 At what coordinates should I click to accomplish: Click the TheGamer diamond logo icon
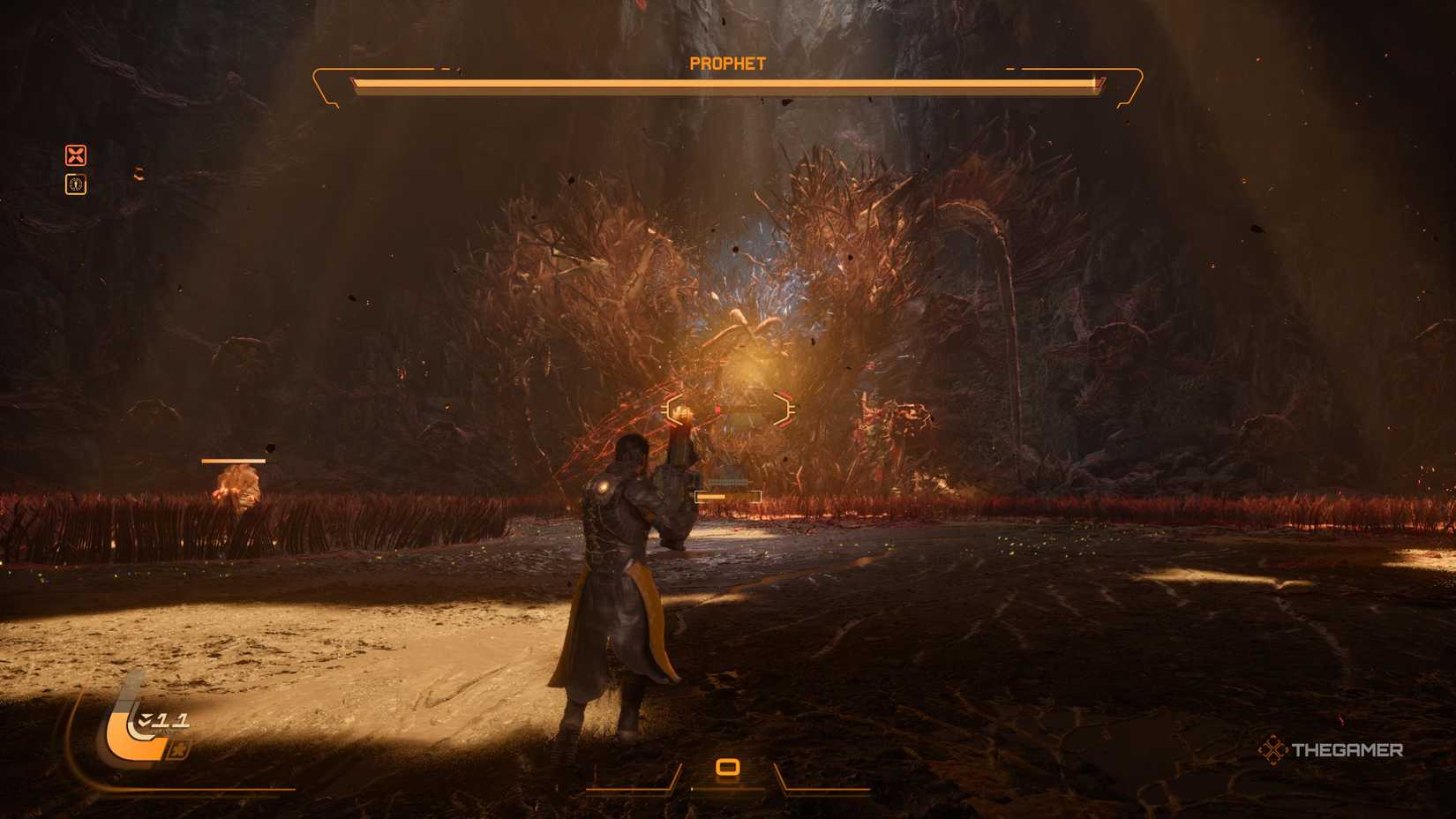click(1273, 751)
